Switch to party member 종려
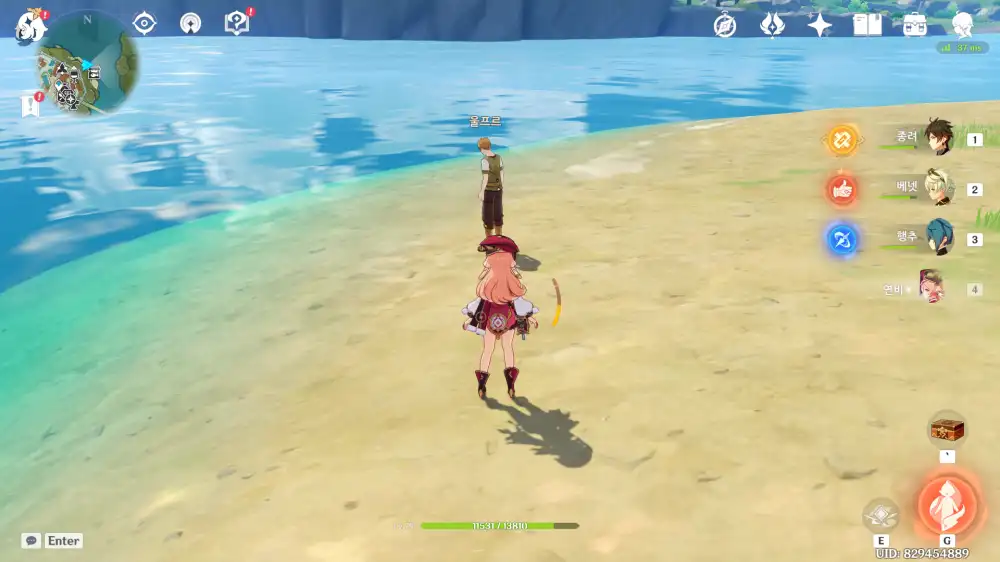The image size is (1000, 562). (x=937, y=139)
